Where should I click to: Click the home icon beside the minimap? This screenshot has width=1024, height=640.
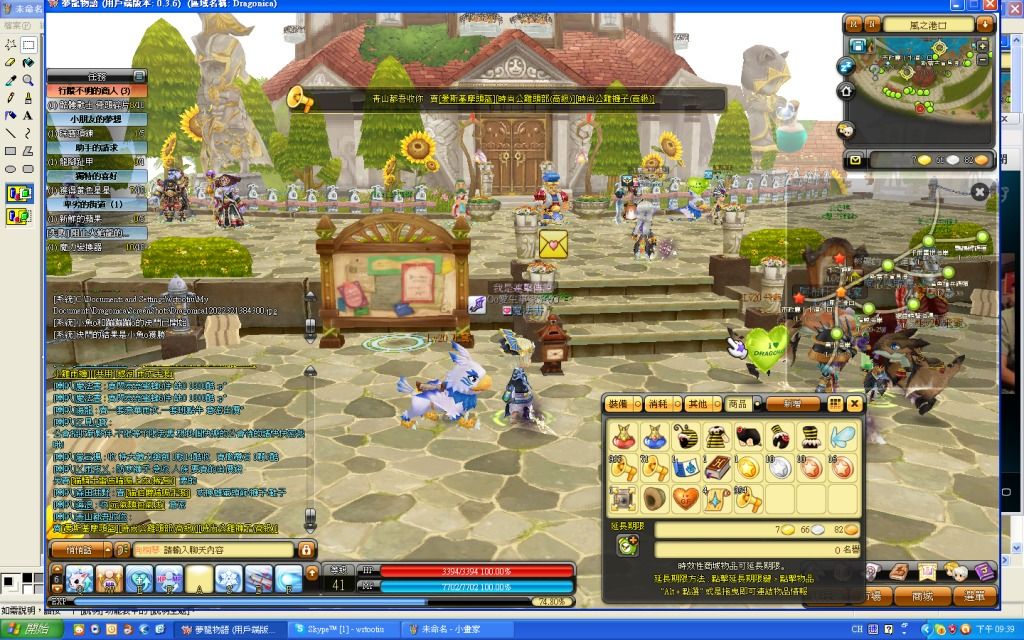[846, 91]
